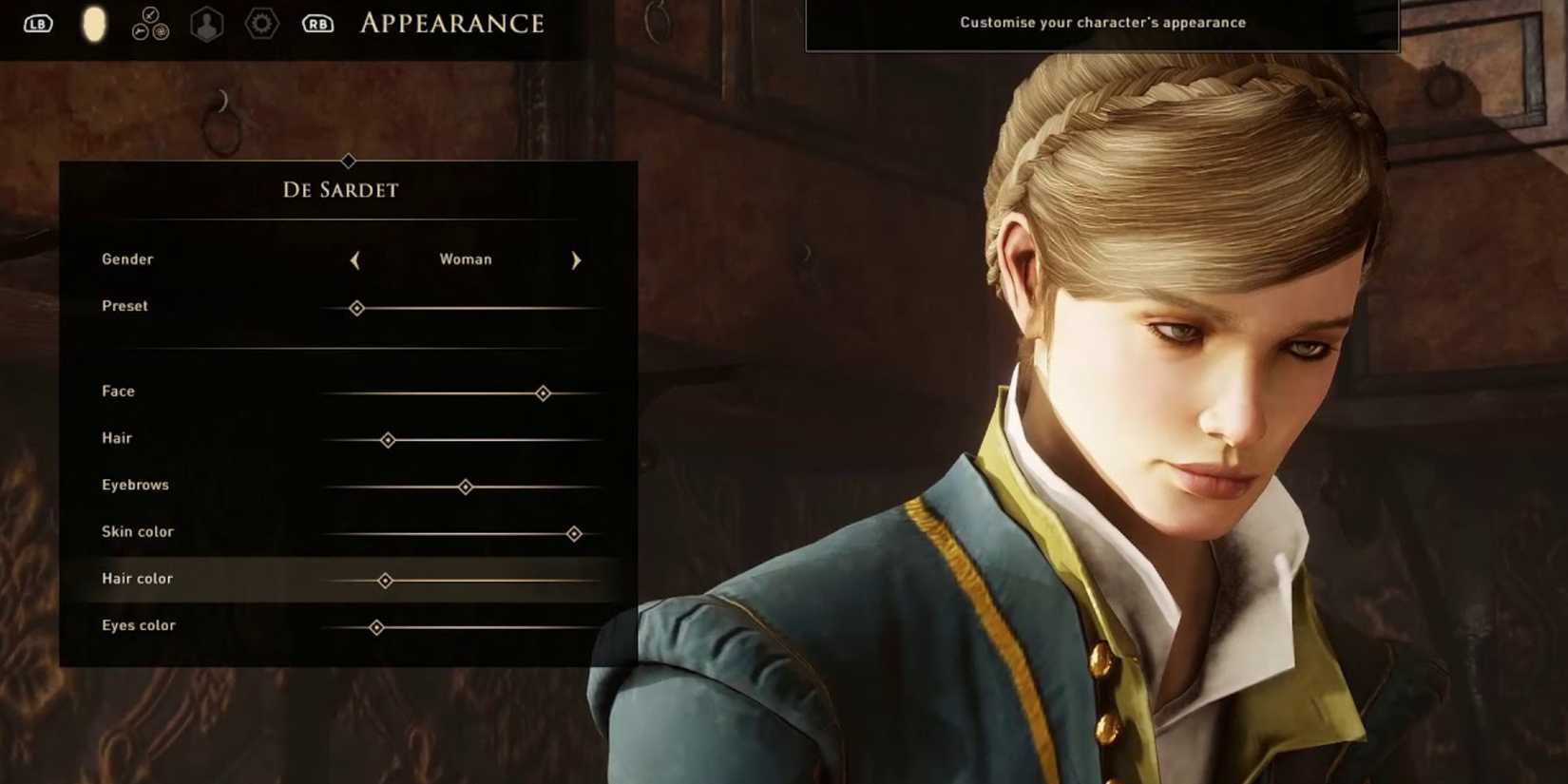Highlight the Hair color customization row
1568x784 pixels.
(x=137, y=579)
